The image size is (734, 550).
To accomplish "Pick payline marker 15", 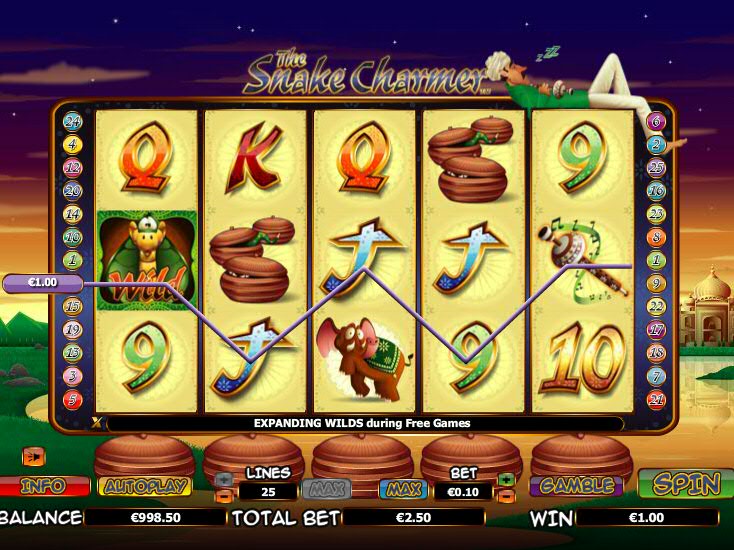I will [73, 306].
